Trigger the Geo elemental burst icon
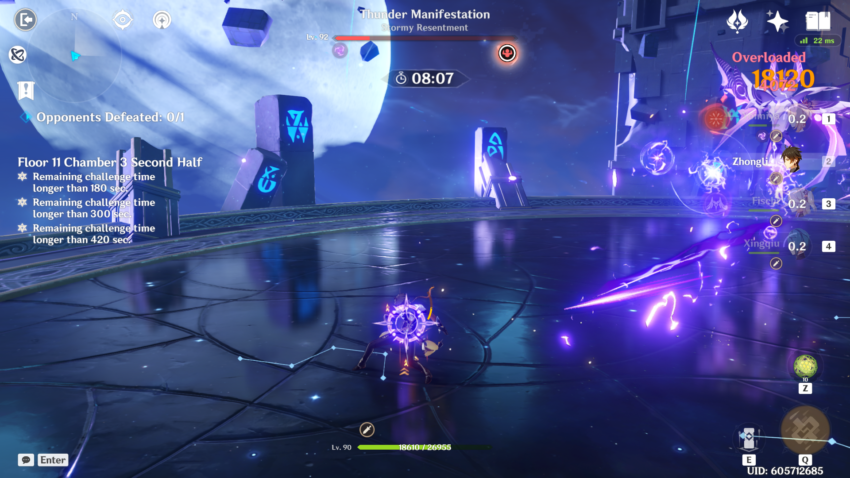850x478 pixels. [805, 430]
